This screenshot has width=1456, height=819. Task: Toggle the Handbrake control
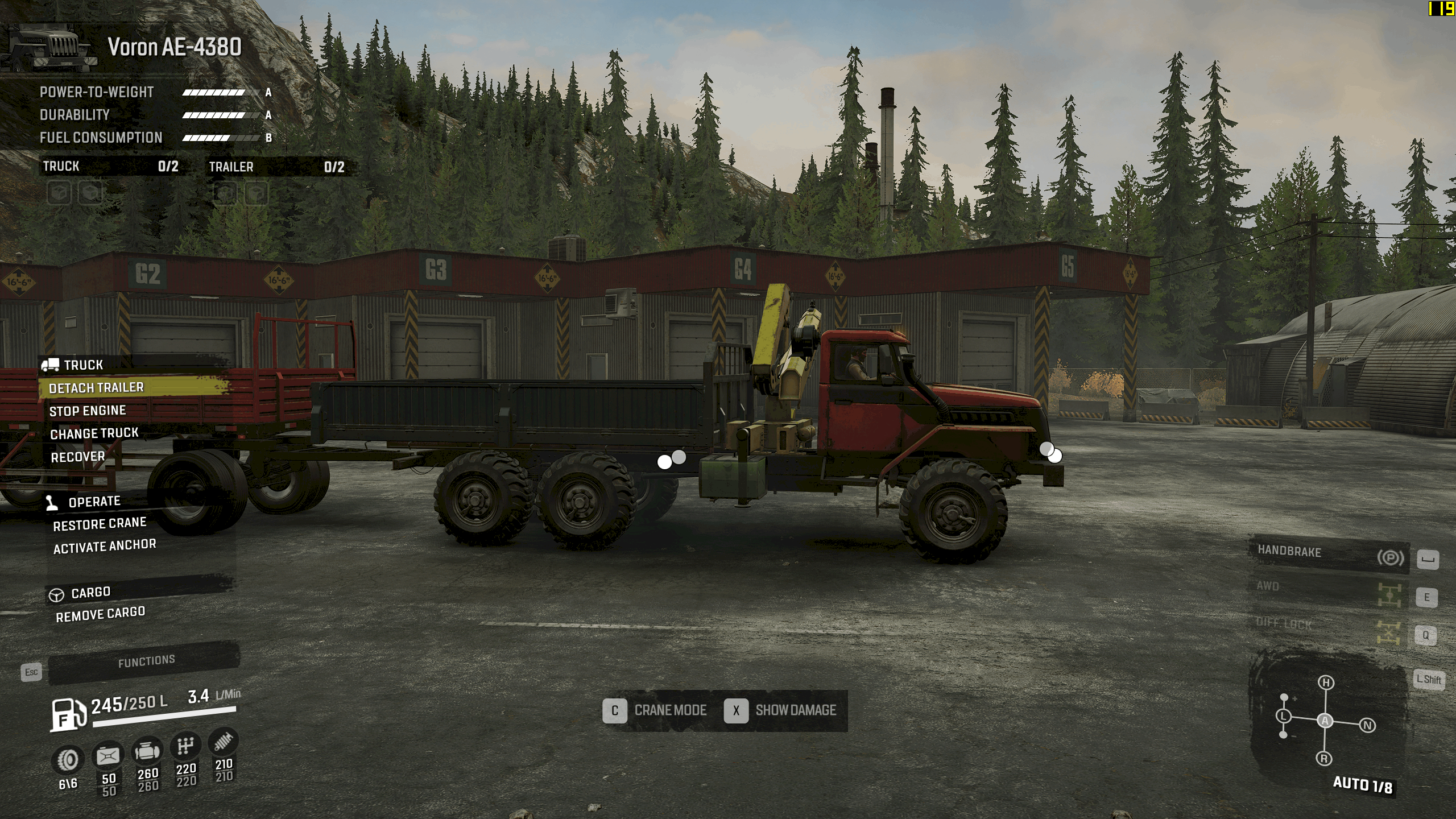(x=1329, y=553)
